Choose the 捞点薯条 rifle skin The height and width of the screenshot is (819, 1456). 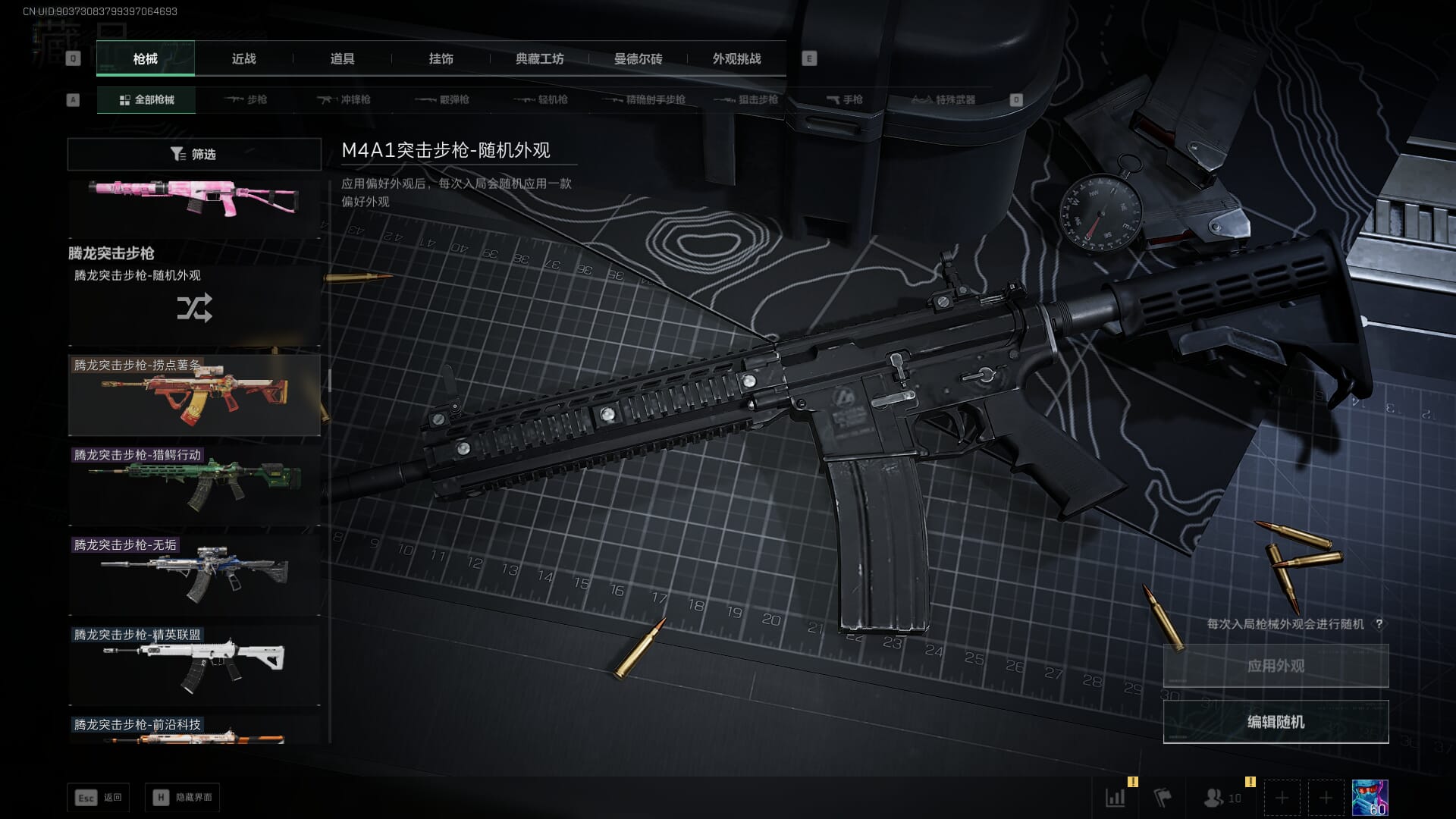point(194,395)
